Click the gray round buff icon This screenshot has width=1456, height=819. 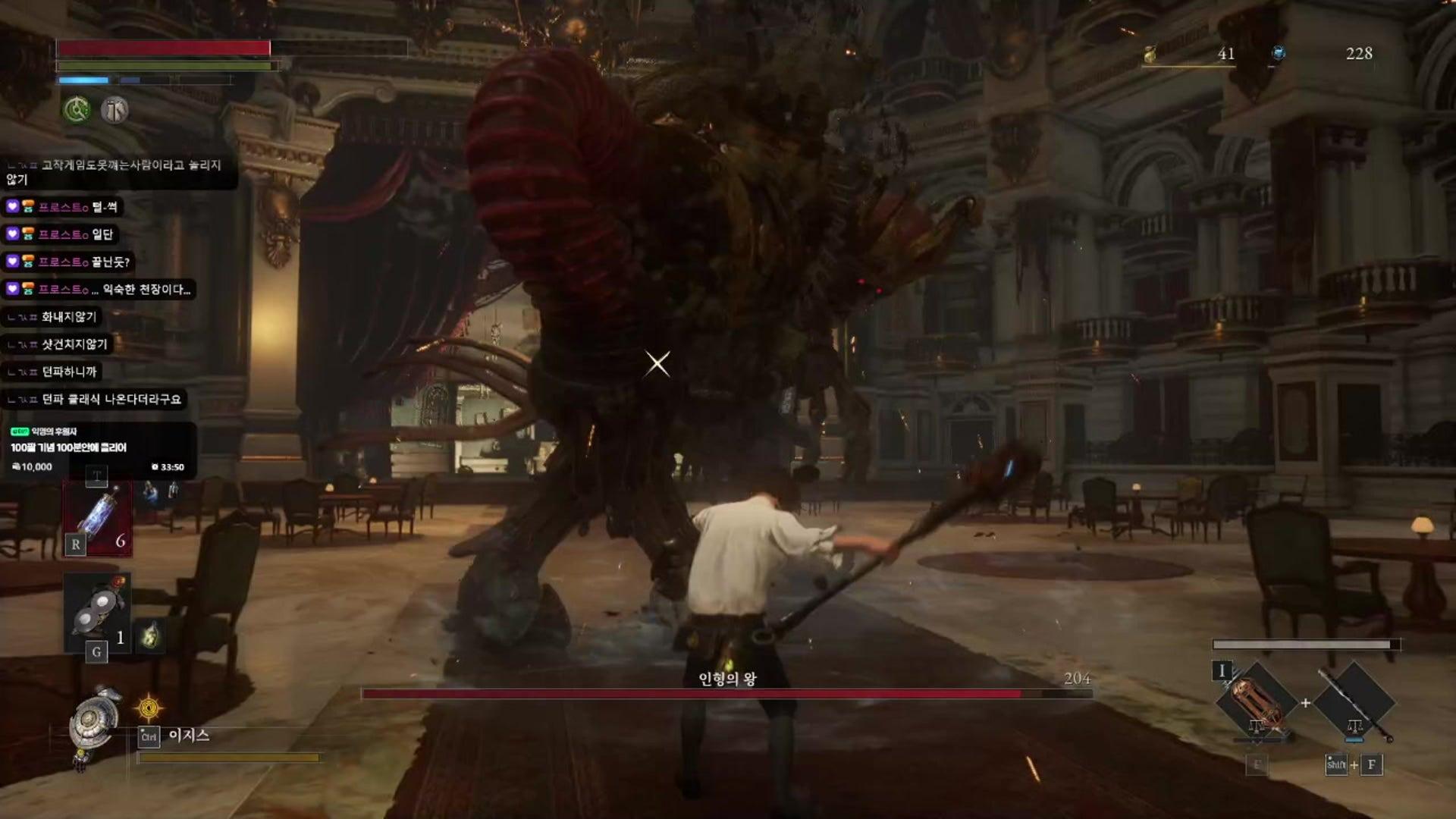115,110
